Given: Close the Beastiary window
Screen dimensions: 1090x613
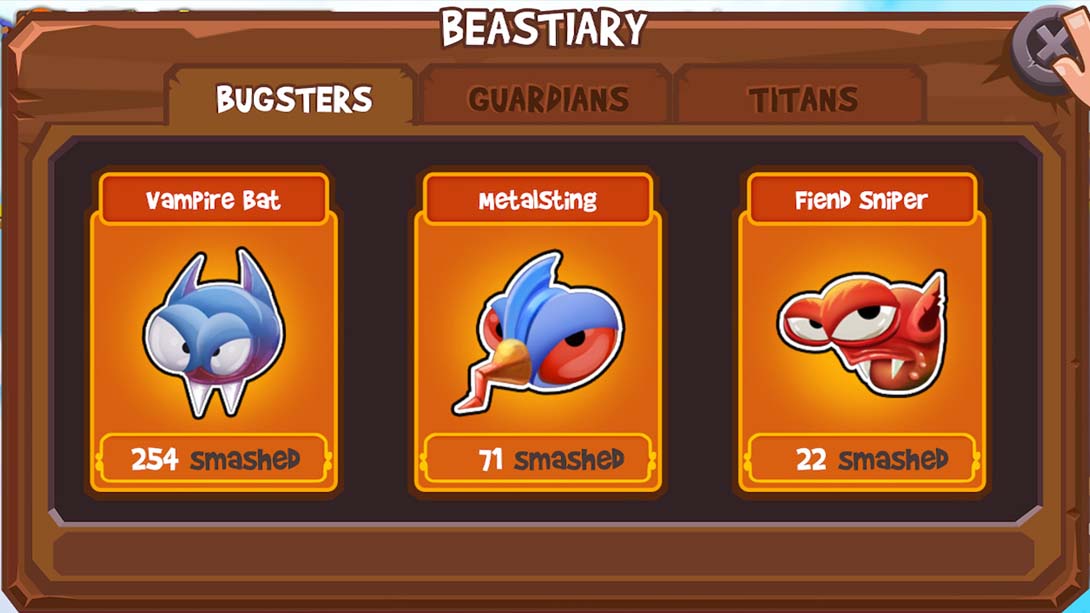Looking at the screenshot, I should tap(1049, 47).
